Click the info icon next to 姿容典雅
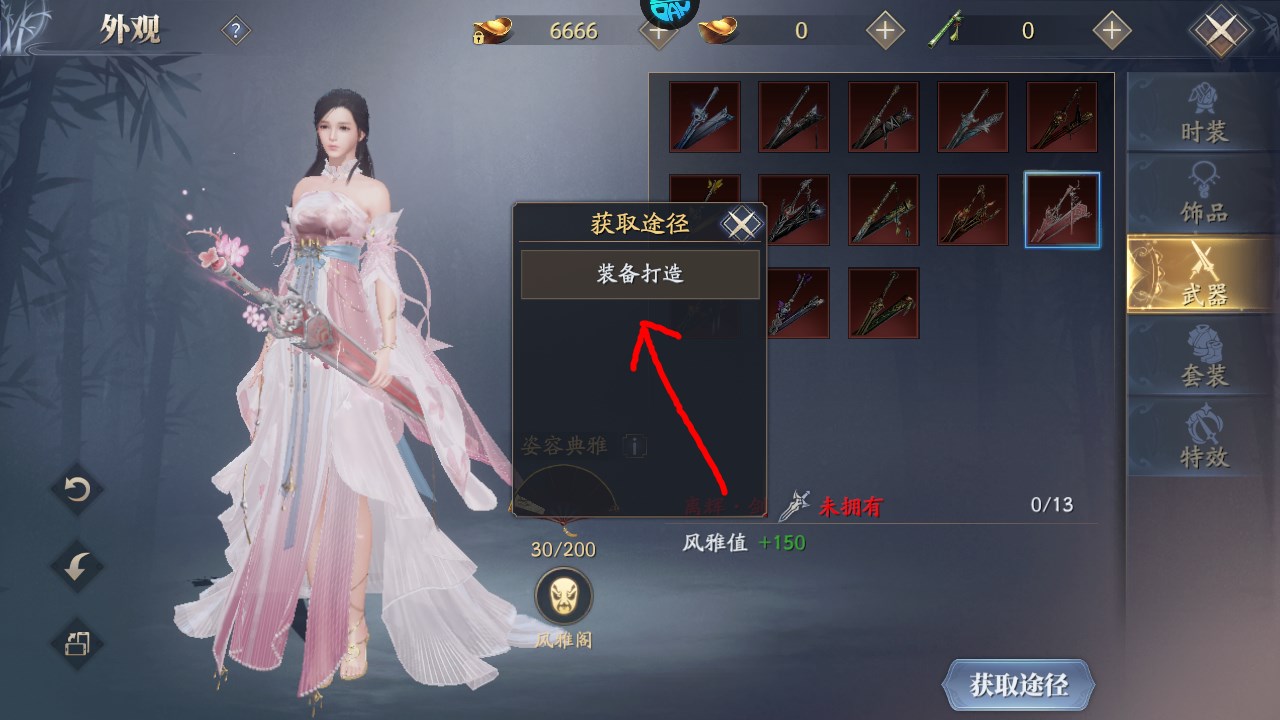Screen dimensions: 1280x720 633,447
